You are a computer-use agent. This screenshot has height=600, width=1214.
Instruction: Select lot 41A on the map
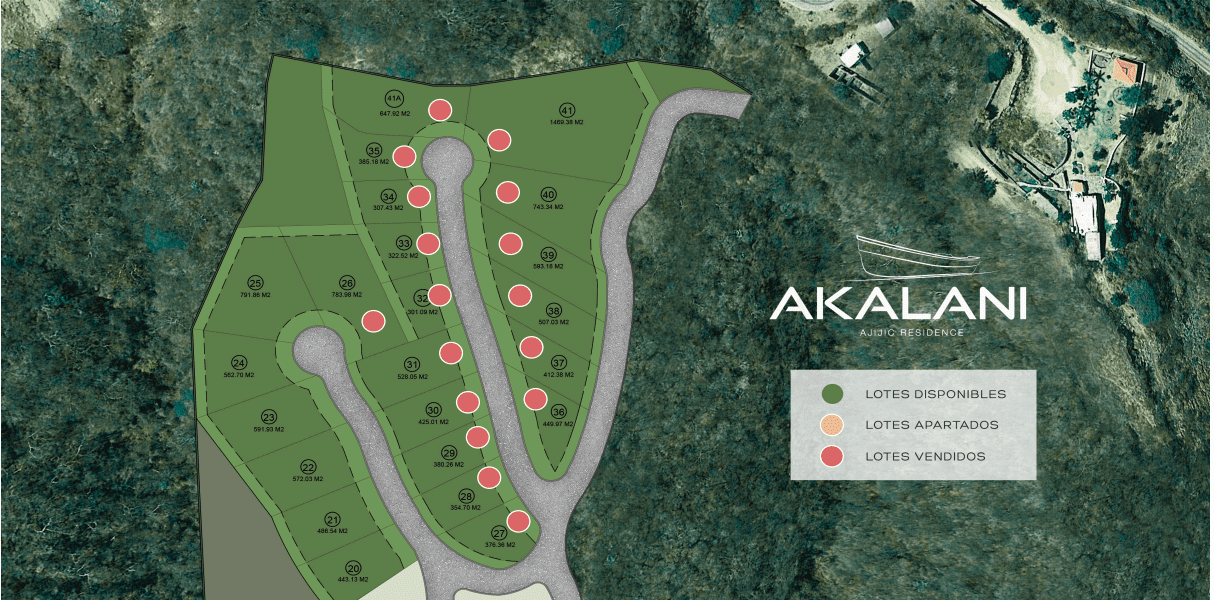(x=394, y=98)
